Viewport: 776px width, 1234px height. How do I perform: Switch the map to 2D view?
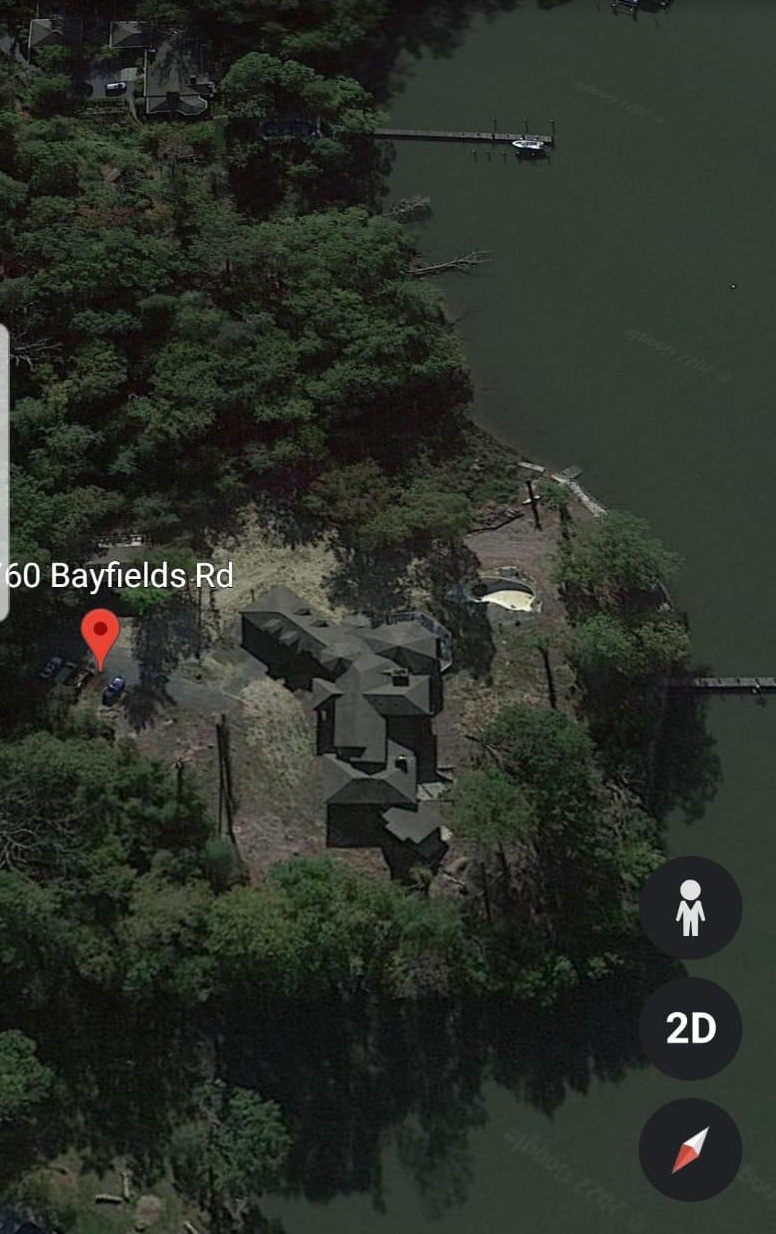[x=690, y=1028]
